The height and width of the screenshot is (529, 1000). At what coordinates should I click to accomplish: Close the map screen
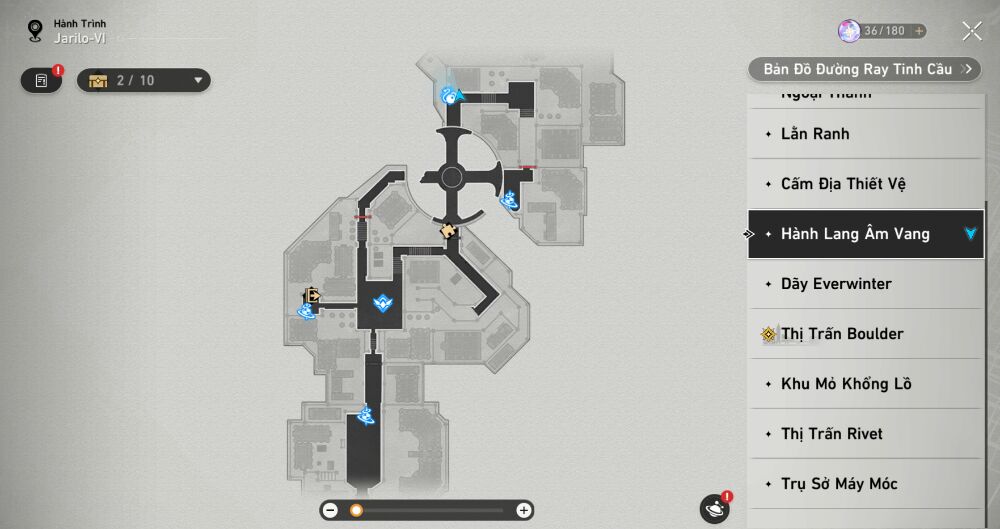point(971,31)
